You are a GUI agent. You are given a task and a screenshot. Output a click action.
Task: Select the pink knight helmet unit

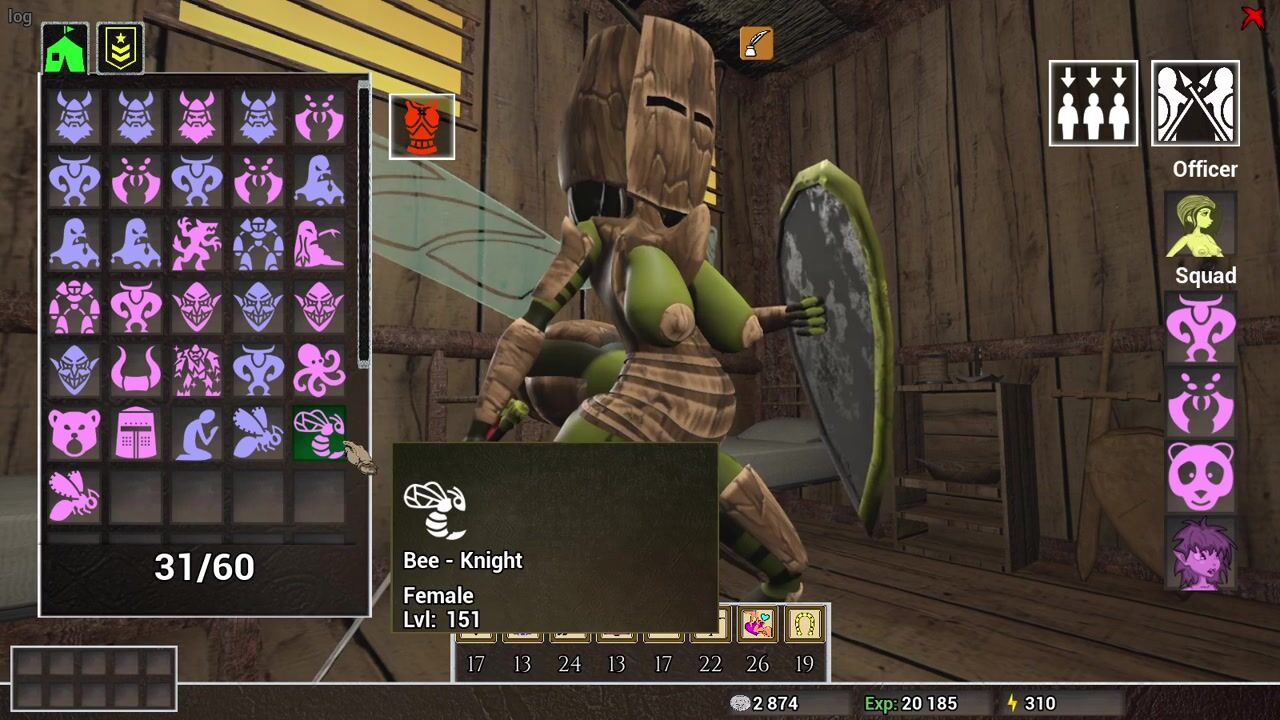coord(135,432)
